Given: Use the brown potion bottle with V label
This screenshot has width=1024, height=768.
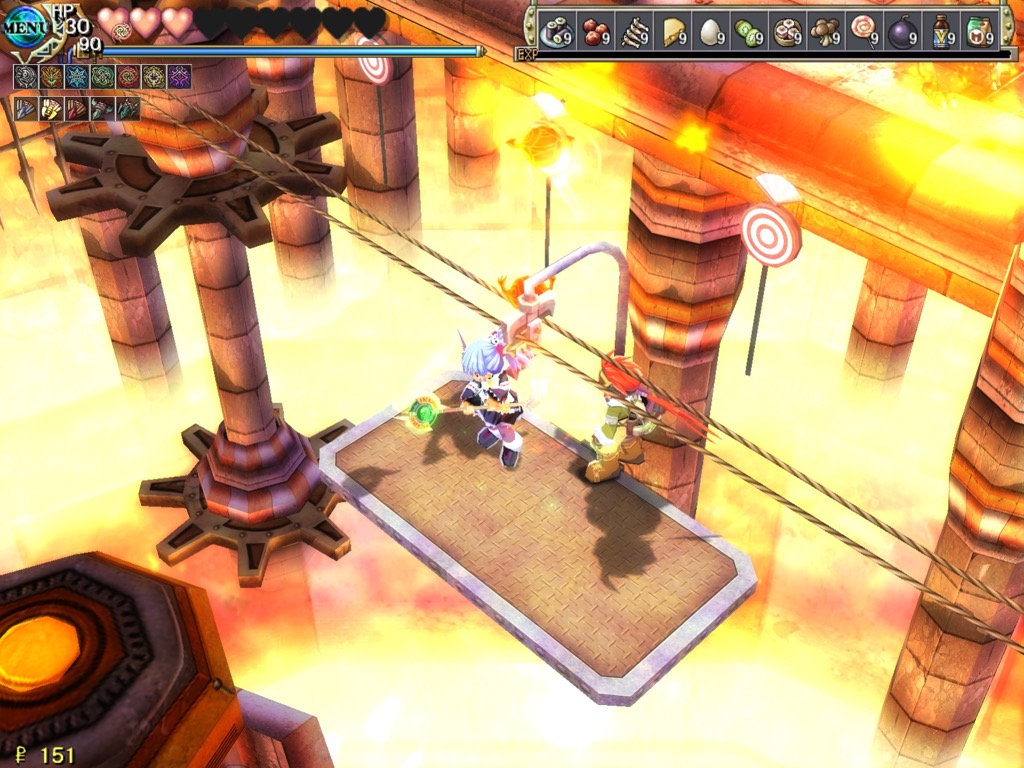Looking at the screenshot, I should click(941, 32).
